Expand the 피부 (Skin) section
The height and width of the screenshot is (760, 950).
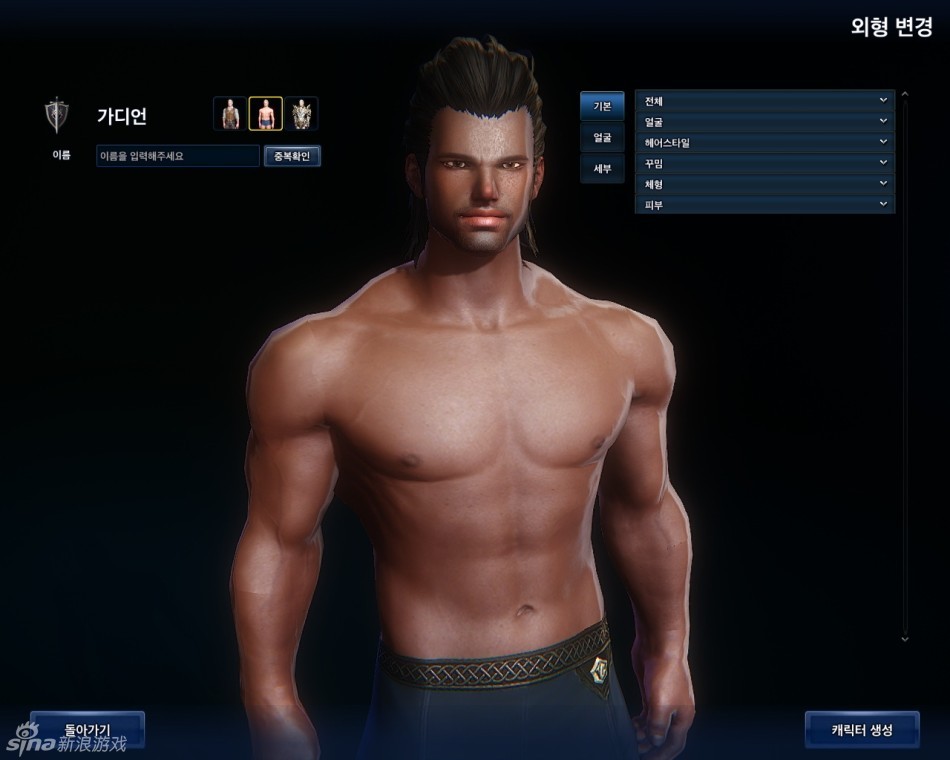pos(764,205)
